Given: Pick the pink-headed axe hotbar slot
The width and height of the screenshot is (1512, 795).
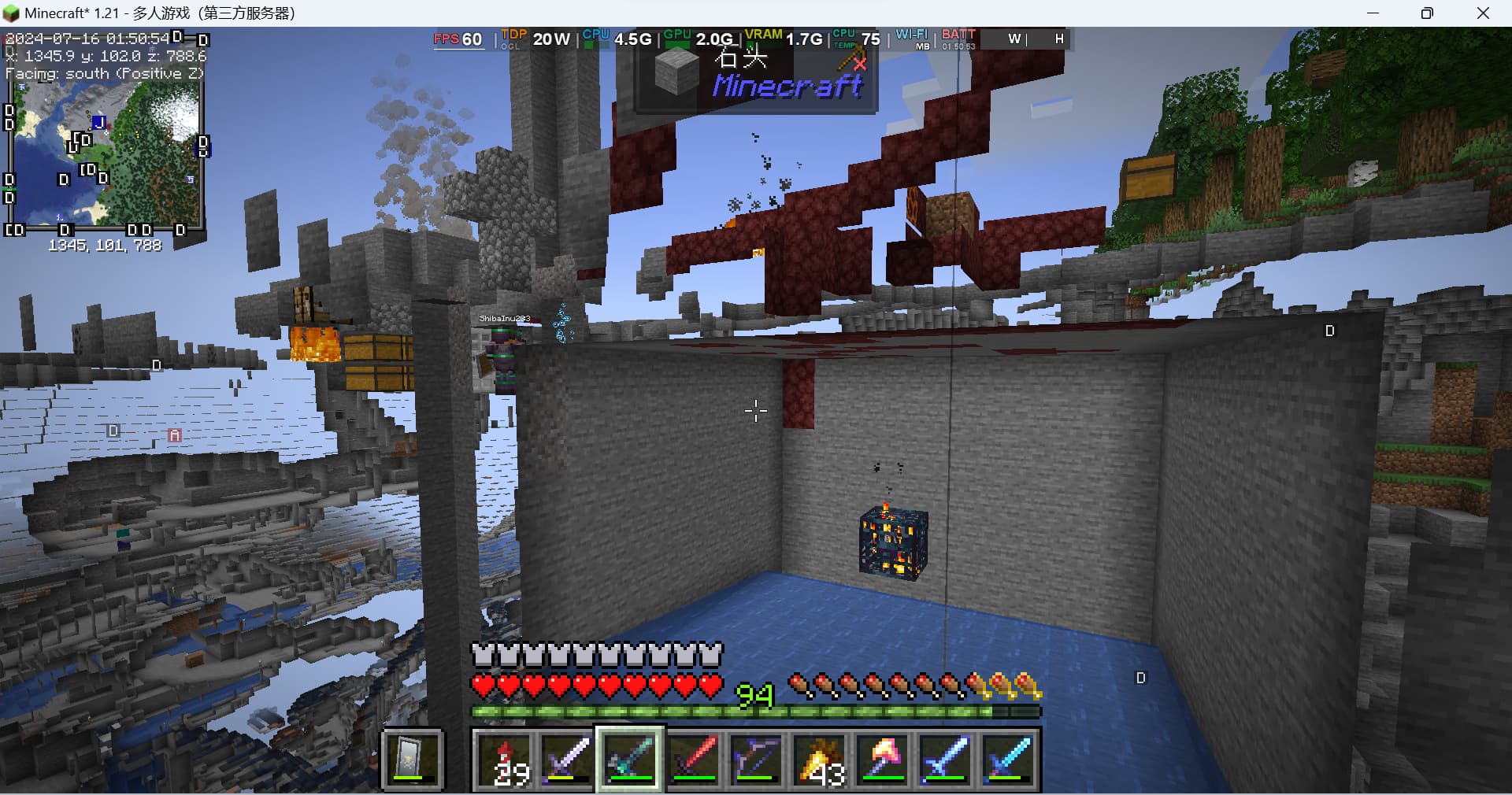Looking at the screenshot, I should [x=883, y=760].
